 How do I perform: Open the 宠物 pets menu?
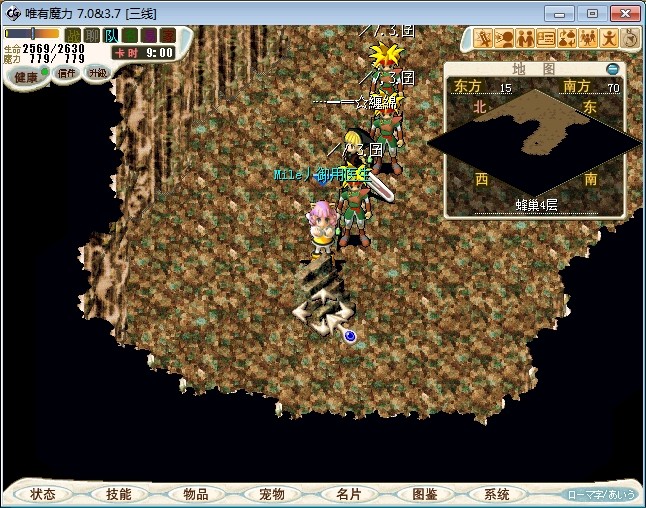point(271,494)
